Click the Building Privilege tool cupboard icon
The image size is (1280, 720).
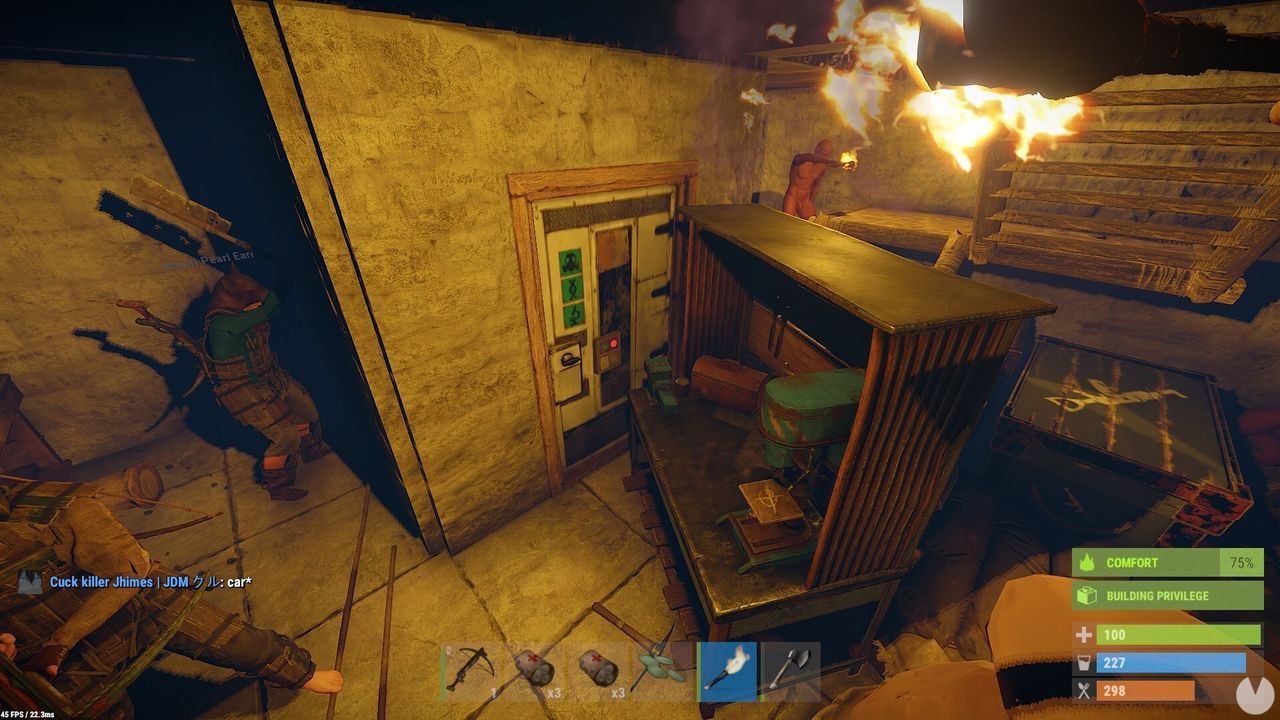pyautogui.click(x=1085, y=595)
